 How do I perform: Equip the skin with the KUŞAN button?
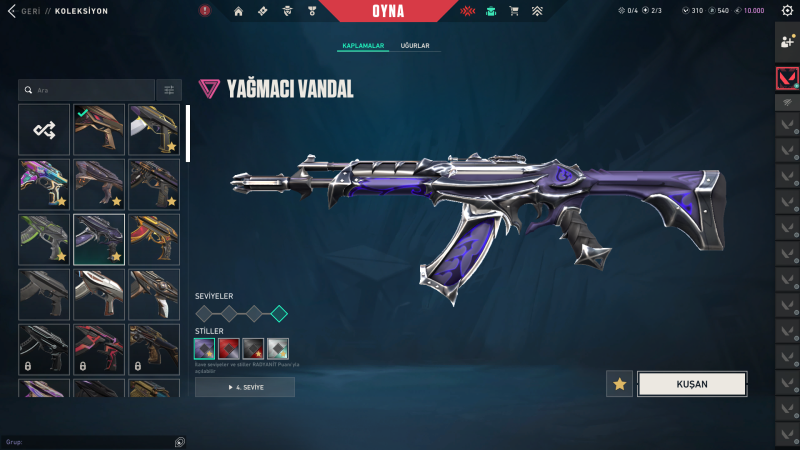(692, 384)
